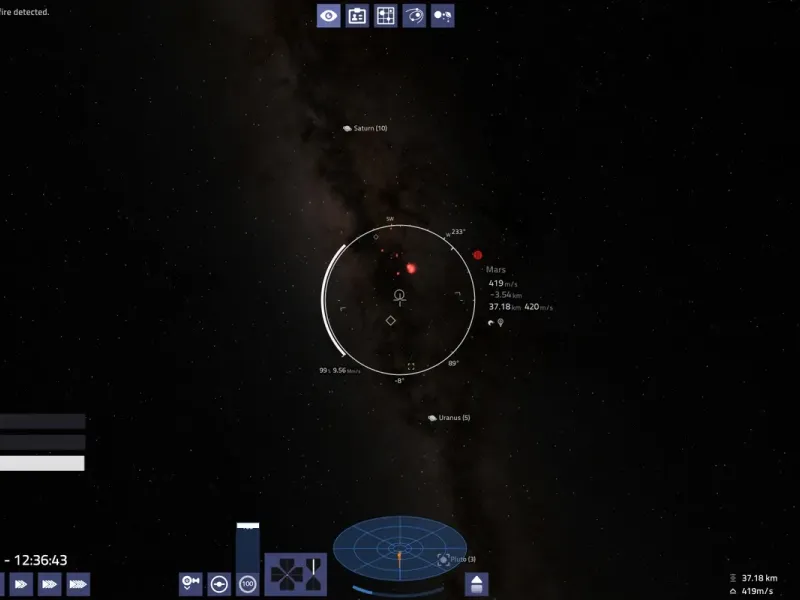Open the grid map icon
800x600 pixels.
(x=386, y=16)
